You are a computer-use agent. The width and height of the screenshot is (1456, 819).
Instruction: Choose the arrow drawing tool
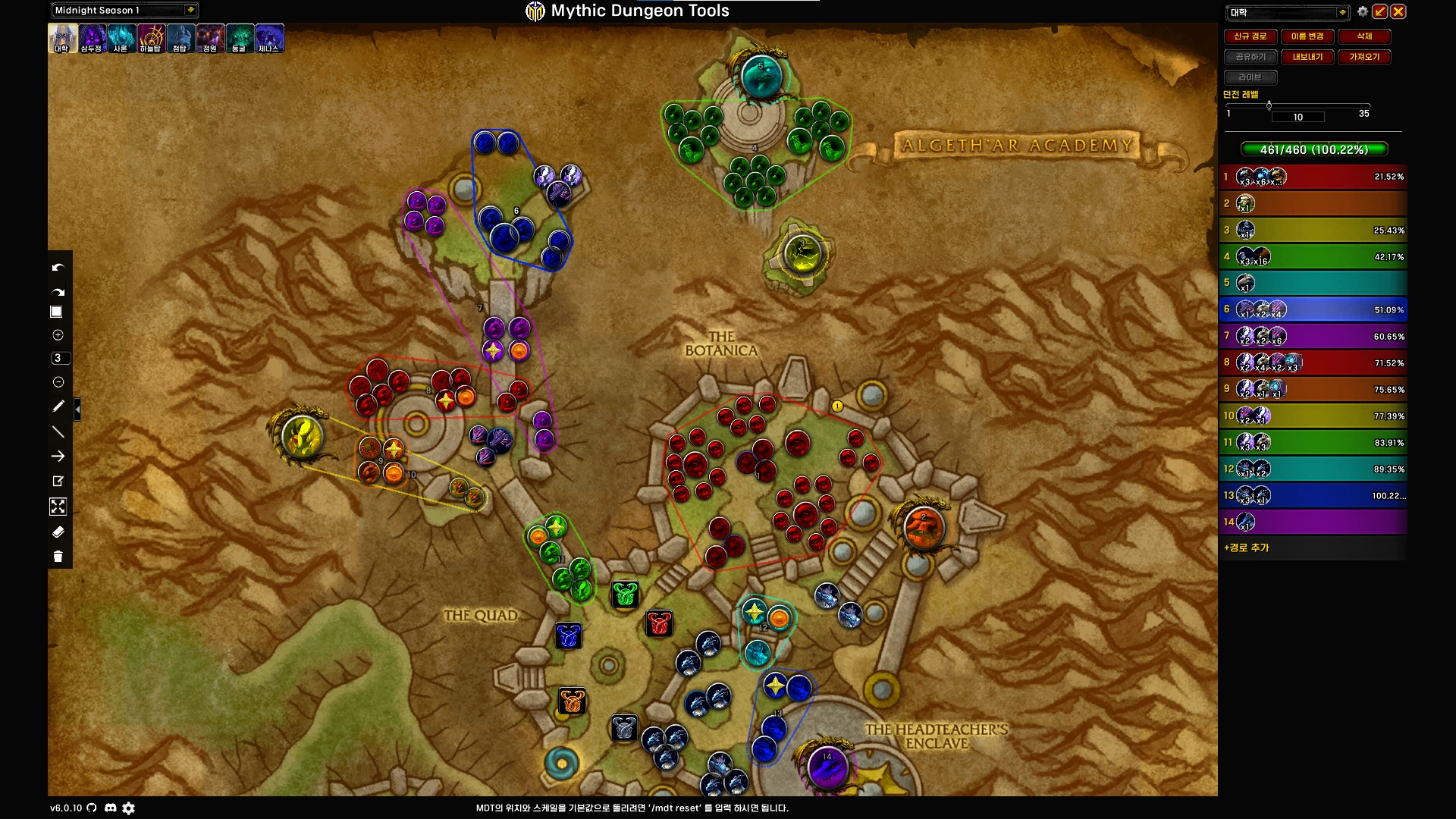click(x=58, y=457)
